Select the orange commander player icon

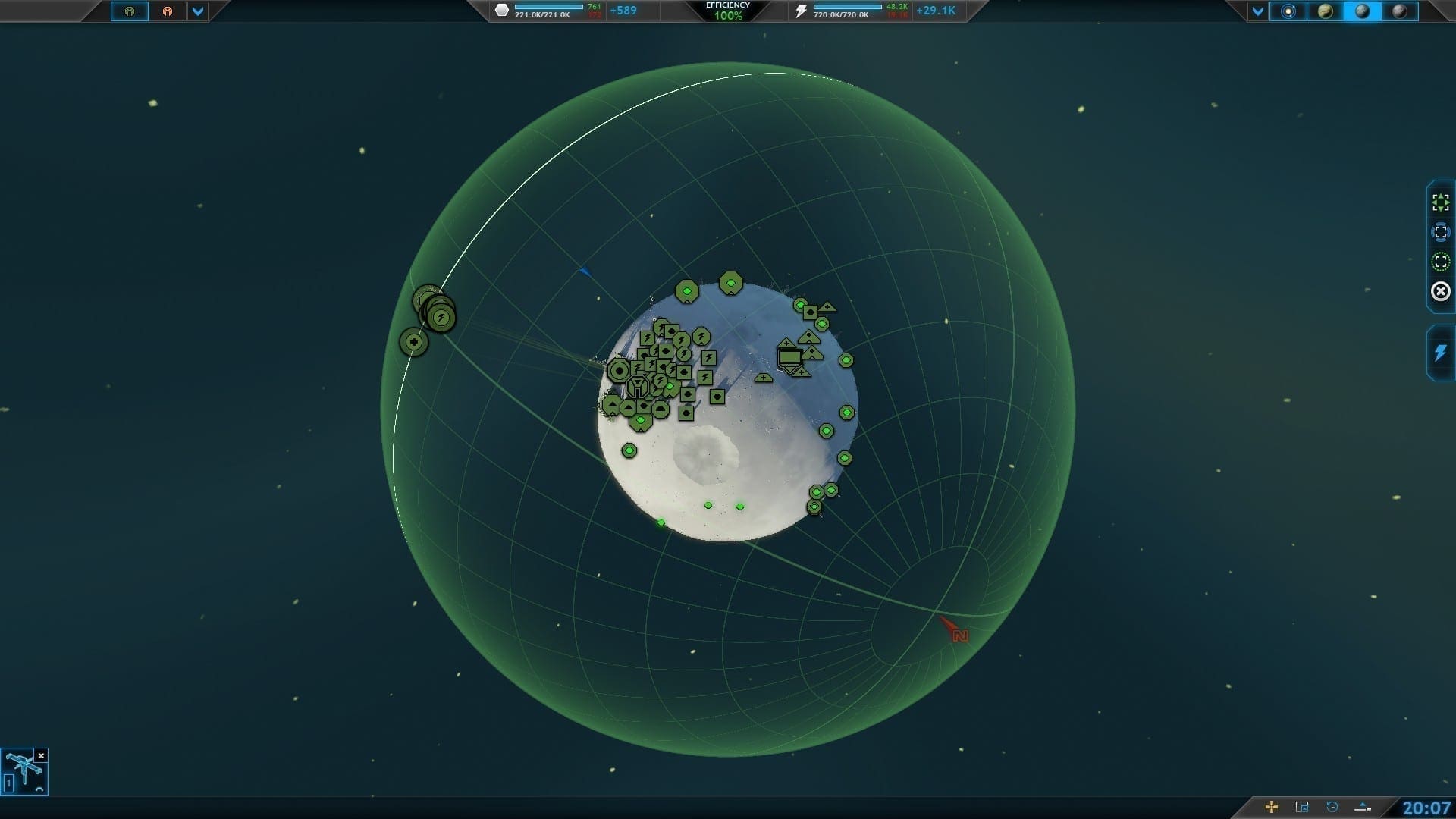(167, 11)
